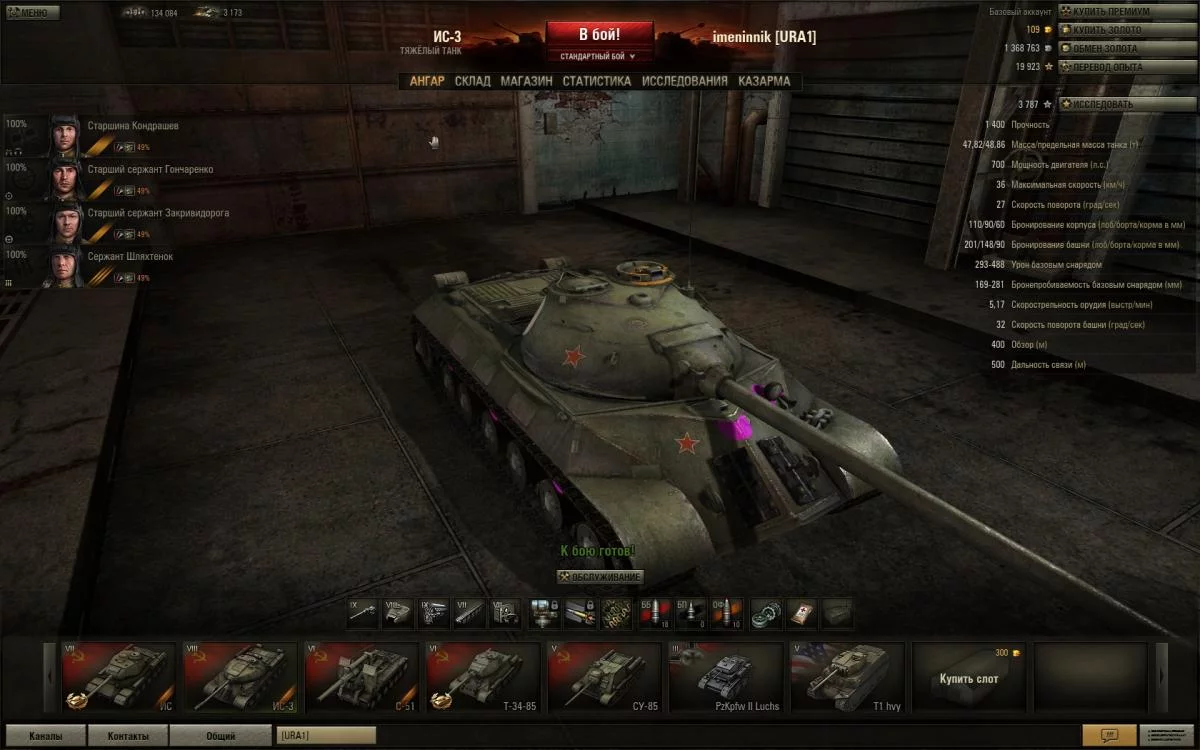This screenshot has height=750, width=1200.
Task: Click the Исследовать button
Action: click(x=1112, y=104)
